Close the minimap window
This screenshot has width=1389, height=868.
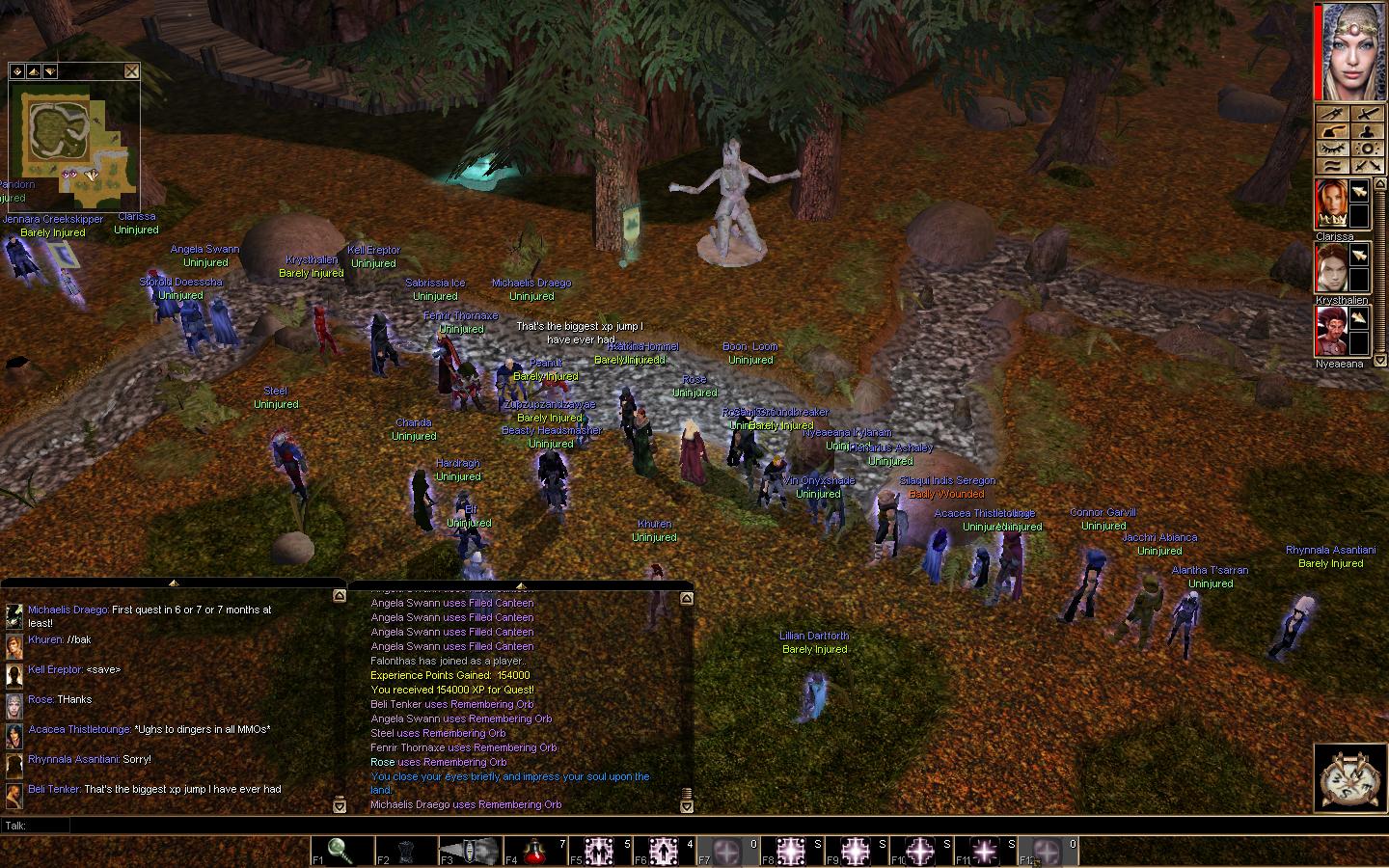(x=131, y=70)
